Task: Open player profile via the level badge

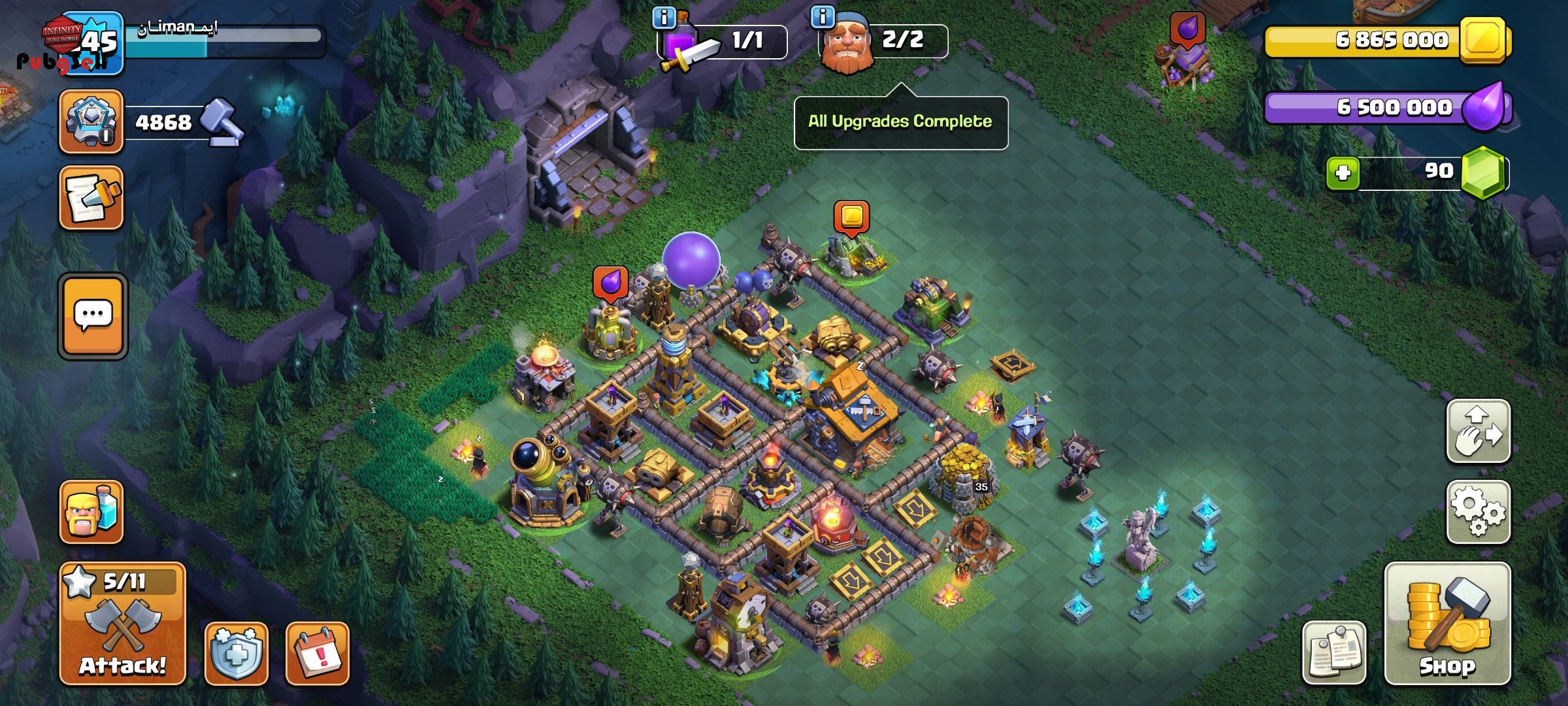Action: click(x=91, y=42)
